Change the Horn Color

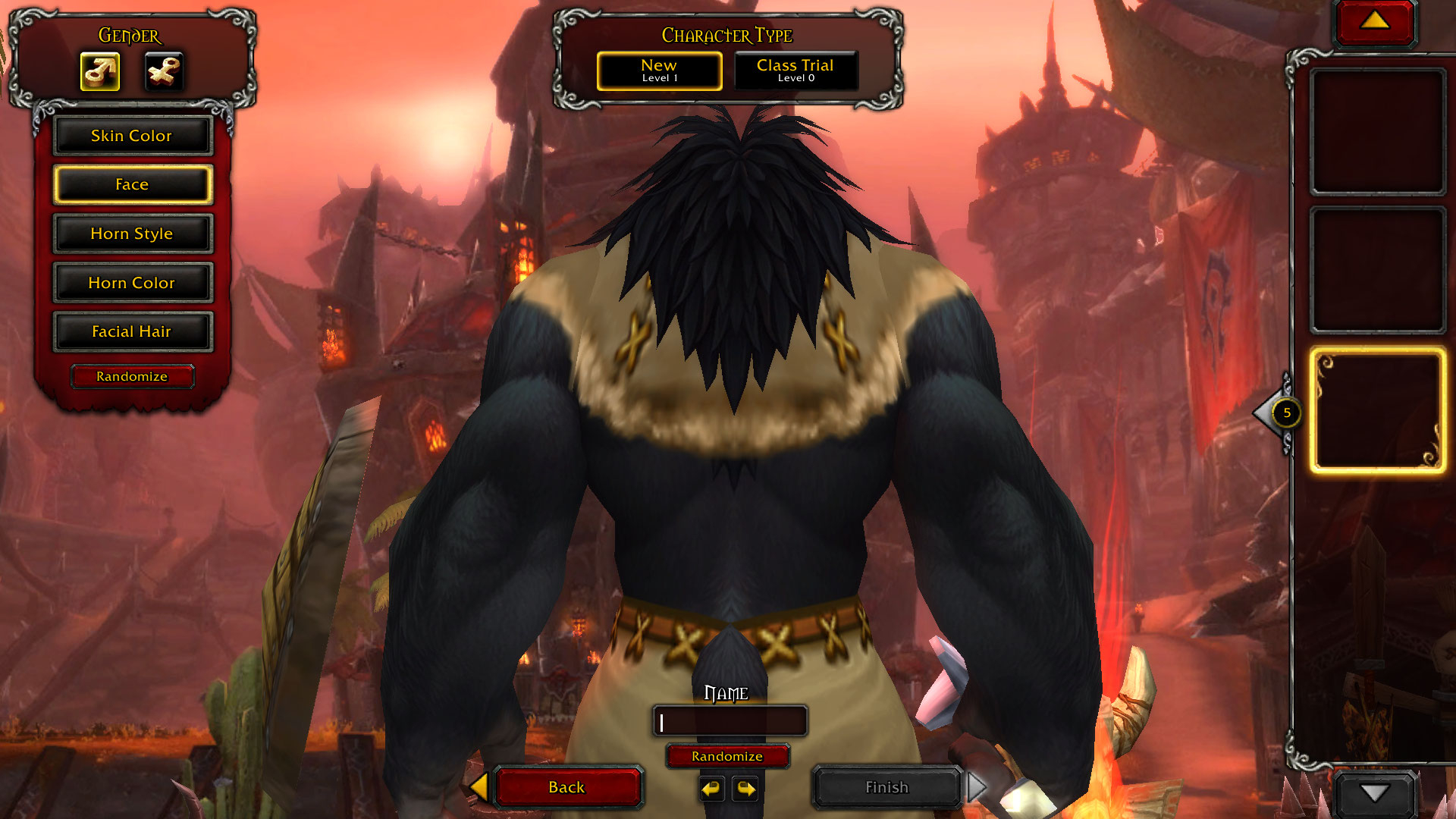tap(132, 283)
